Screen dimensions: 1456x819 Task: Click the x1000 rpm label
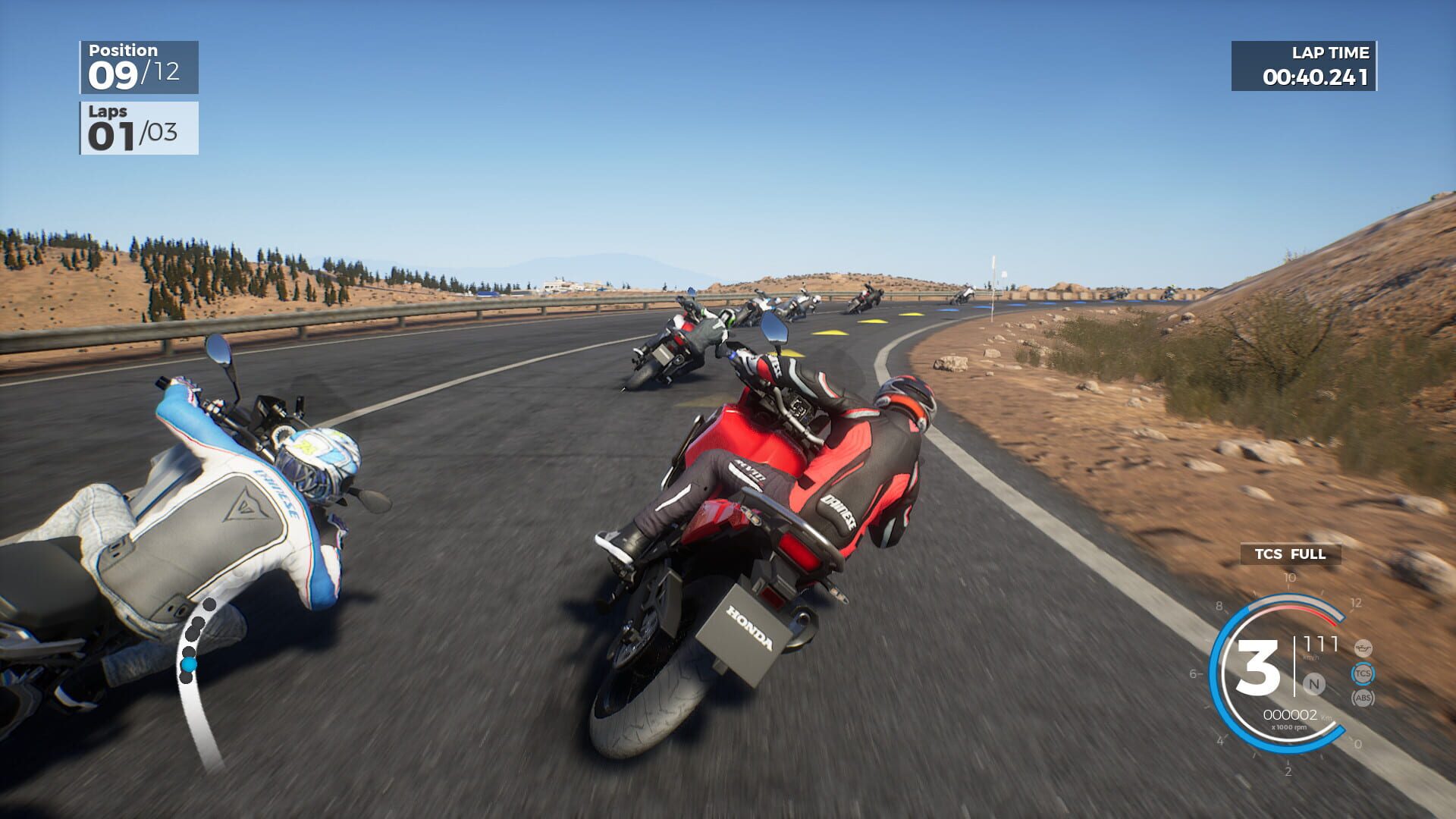pos(1290,726)
